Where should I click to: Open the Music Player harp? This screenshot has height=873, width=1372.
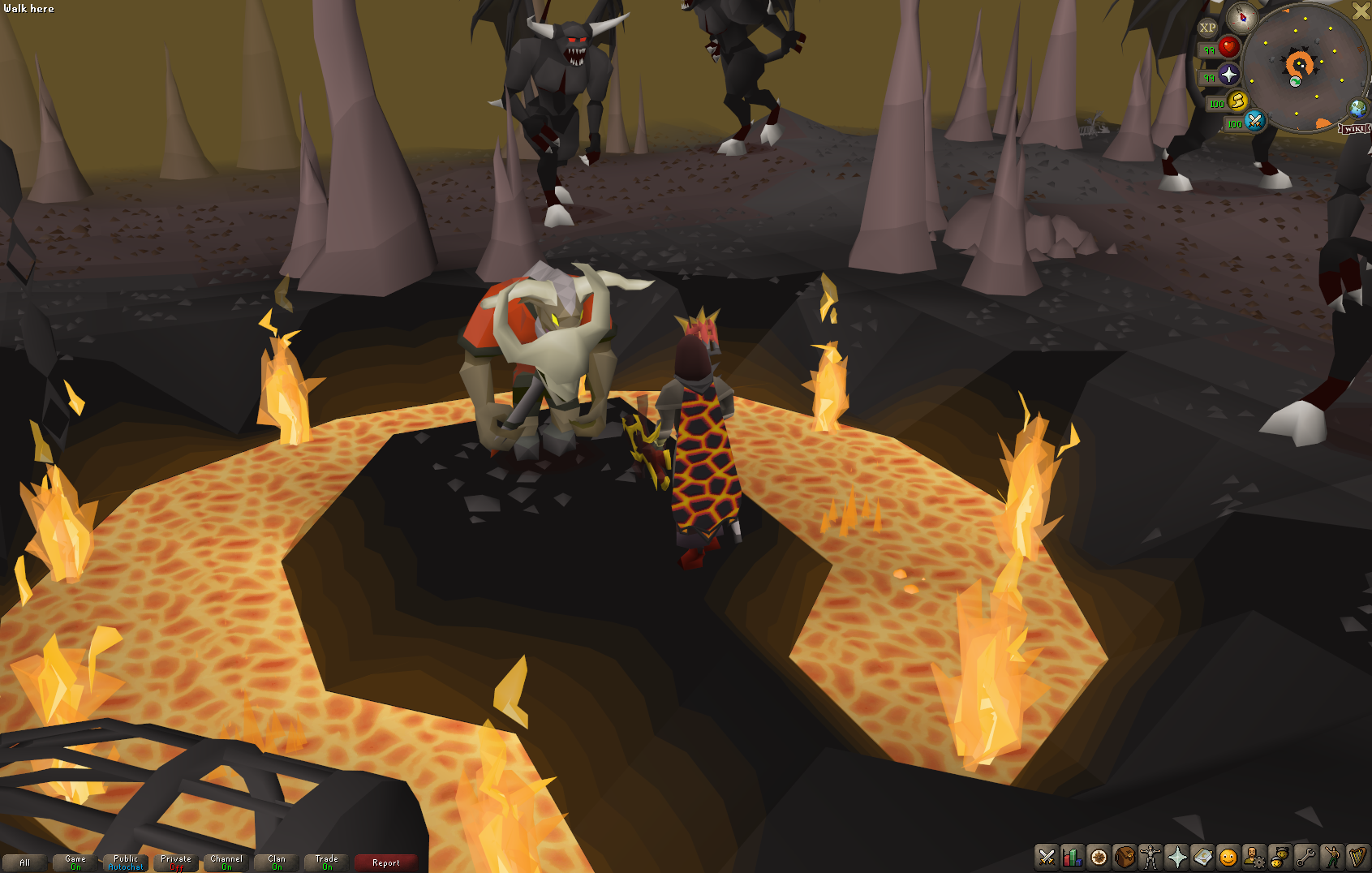click(1356, 858)
